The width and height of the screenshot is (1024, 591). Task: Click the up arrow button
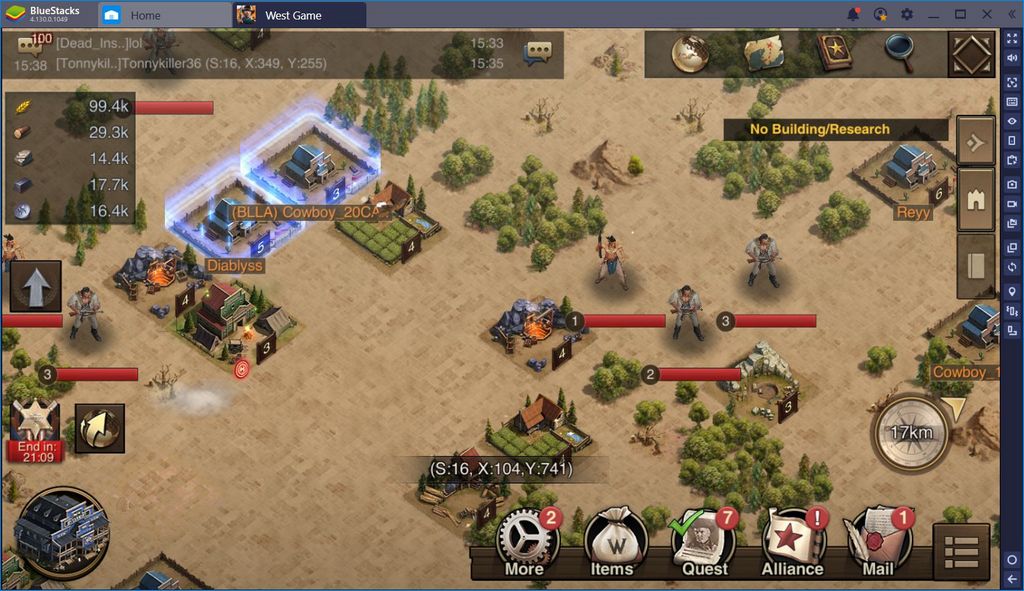click(36, 286)
